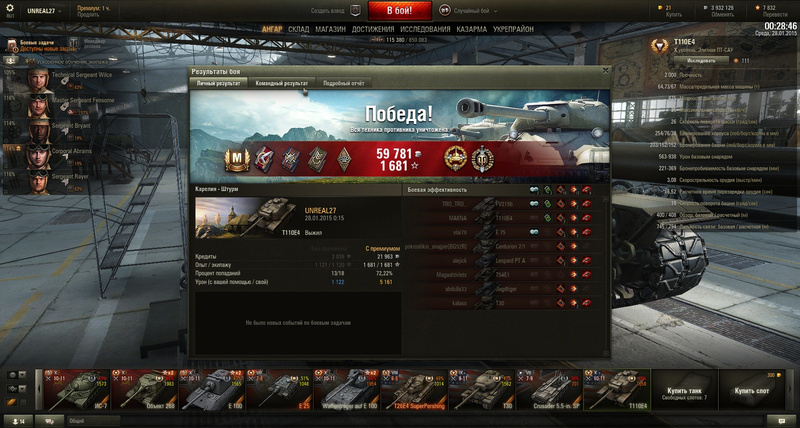Open the УКРЕПРАЙОН stronghold section
This screenshot has height=428, width=800.
coord(514,30)
